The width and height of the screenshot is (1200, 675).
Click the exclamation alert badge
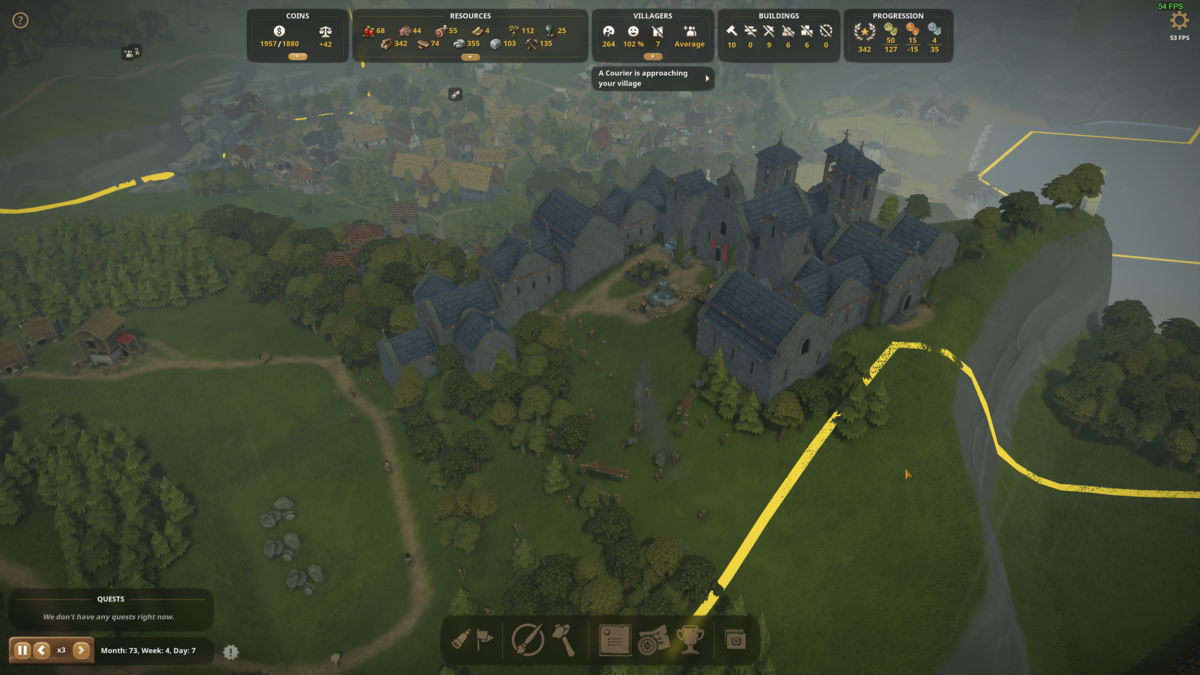(x=231, y=652)
